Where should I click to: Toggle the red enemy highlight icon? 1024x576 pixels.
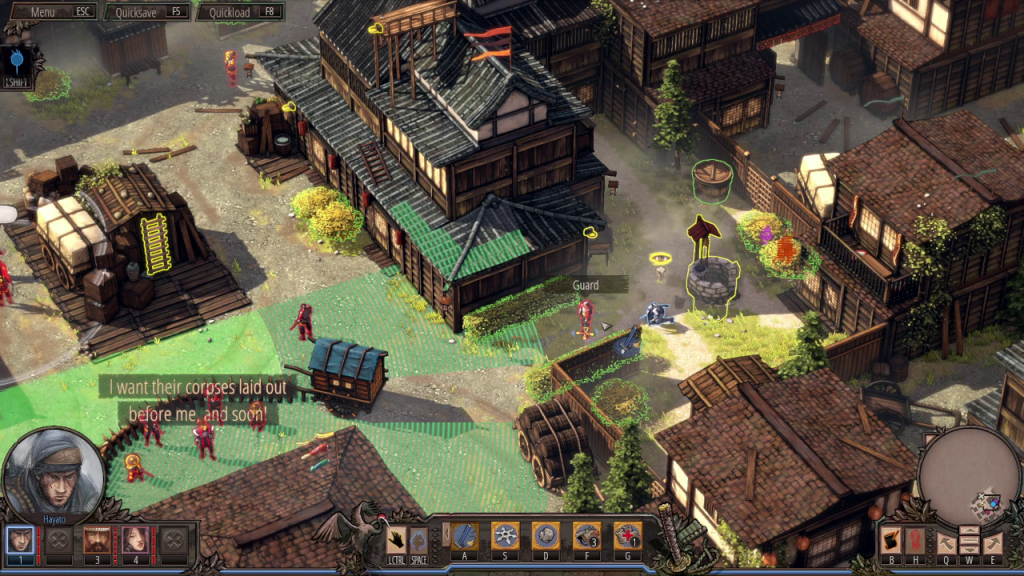click(917, 541)
